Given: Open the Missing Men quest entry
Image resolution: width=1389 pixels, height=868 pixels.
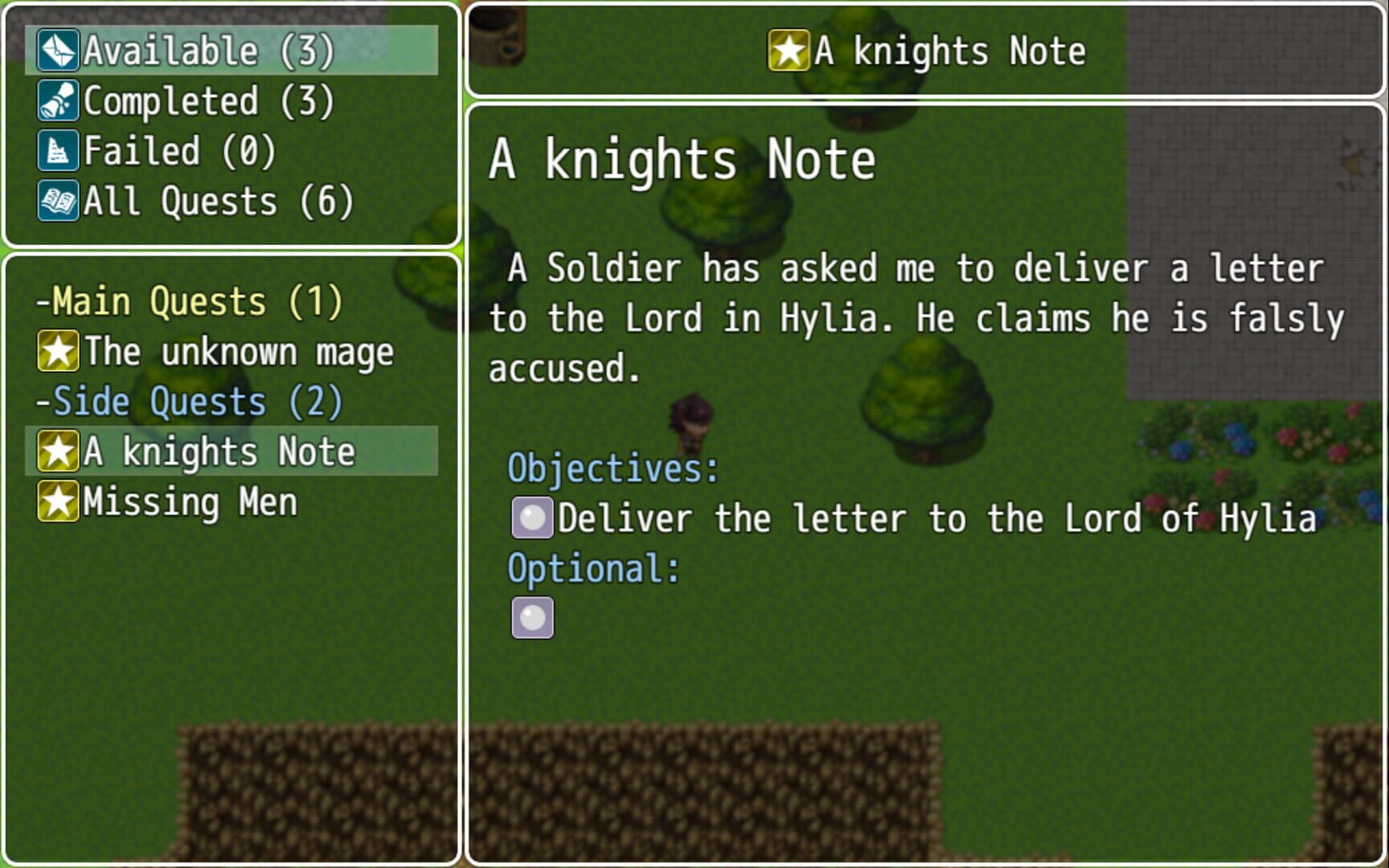Looking at the screenshot, I should pos(189,501).
